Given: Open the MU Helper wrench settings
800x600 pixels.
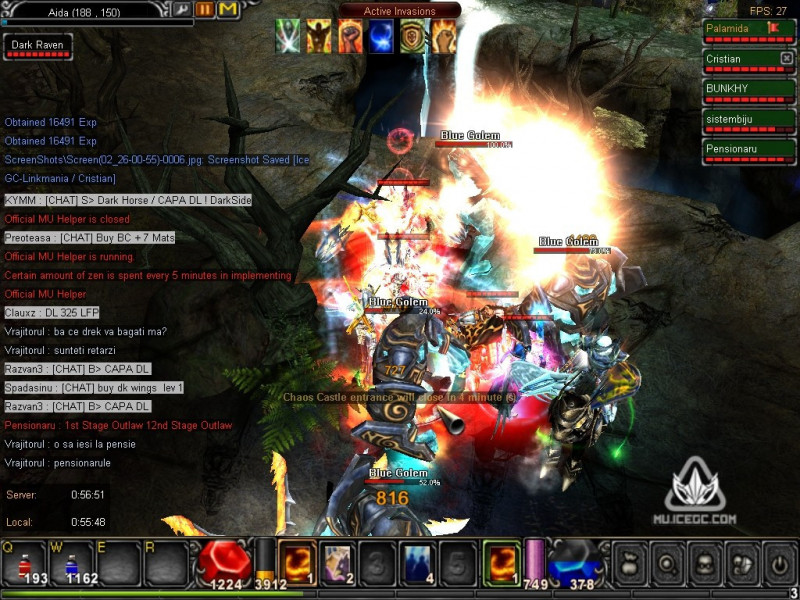Looking at the screenshot, I should (181, 9).
